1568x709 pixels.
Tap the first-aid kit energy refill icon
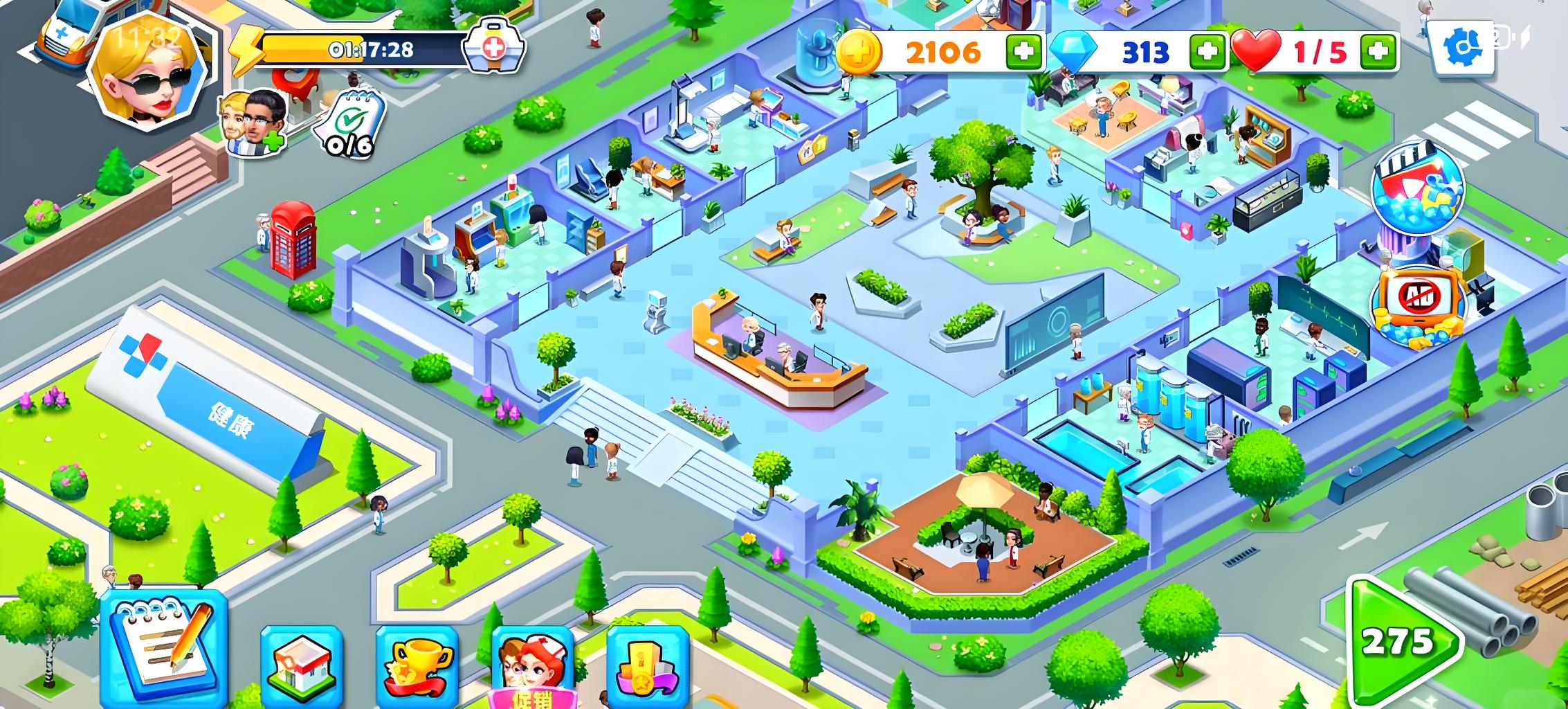pyautogui.click(x=493, y=47)
